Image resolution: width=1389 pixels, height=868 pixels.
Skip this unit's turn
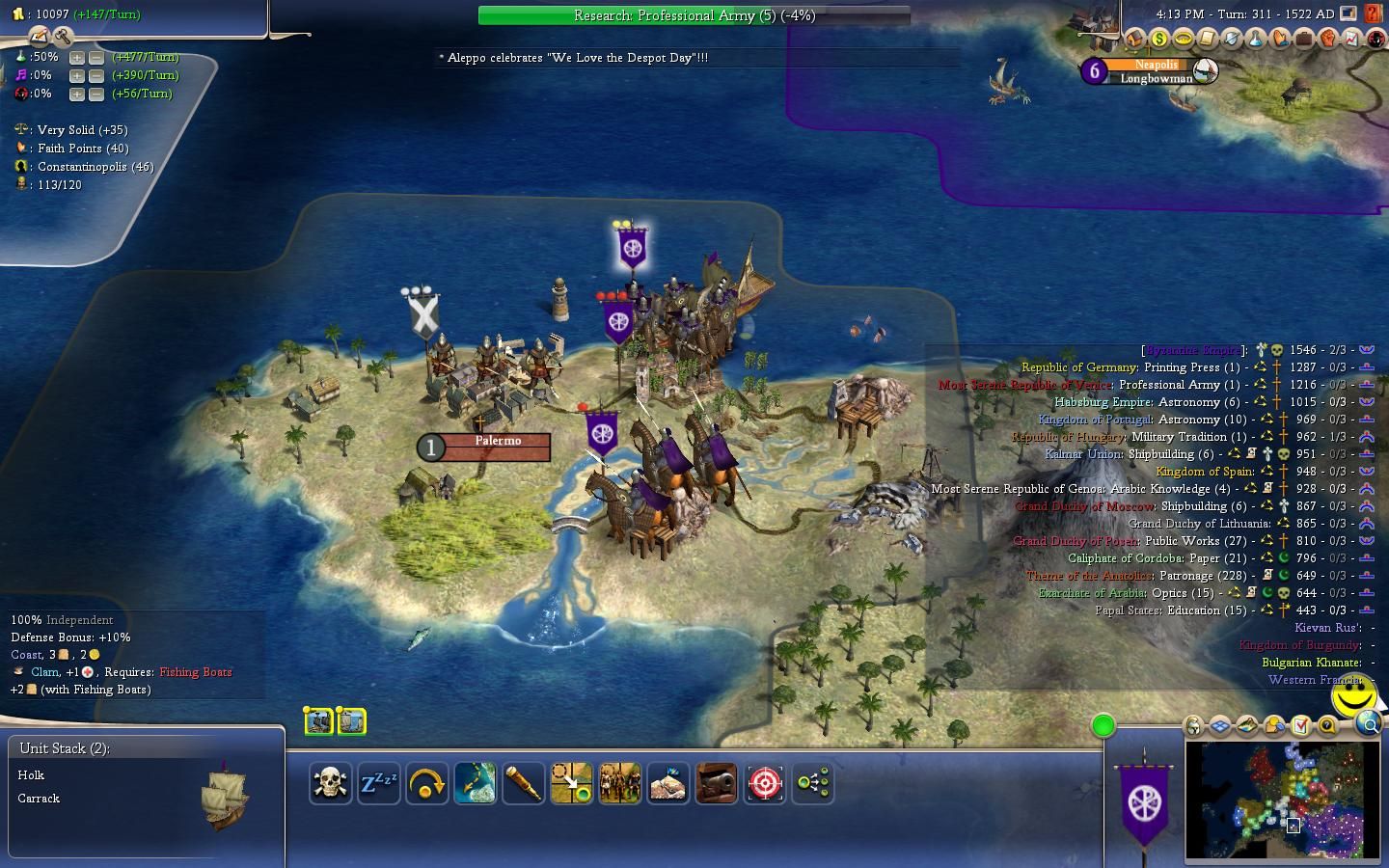(427, 783)
